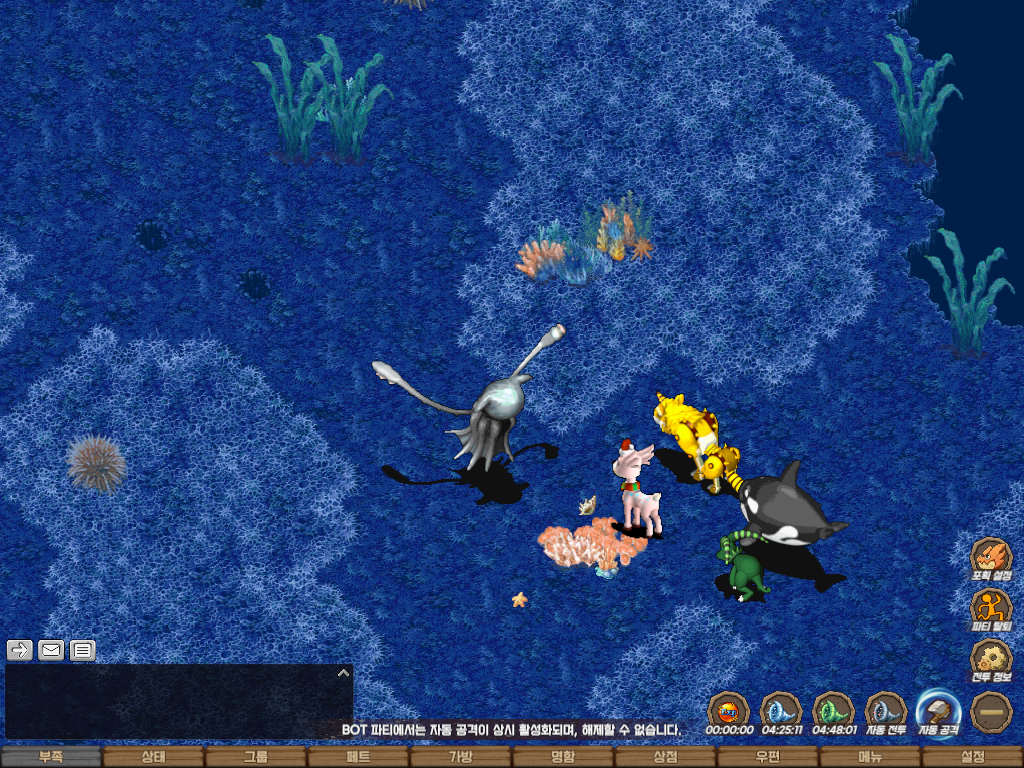Open the 가방 bag inventory
The image size is (1024, 768).
[460, 757]
